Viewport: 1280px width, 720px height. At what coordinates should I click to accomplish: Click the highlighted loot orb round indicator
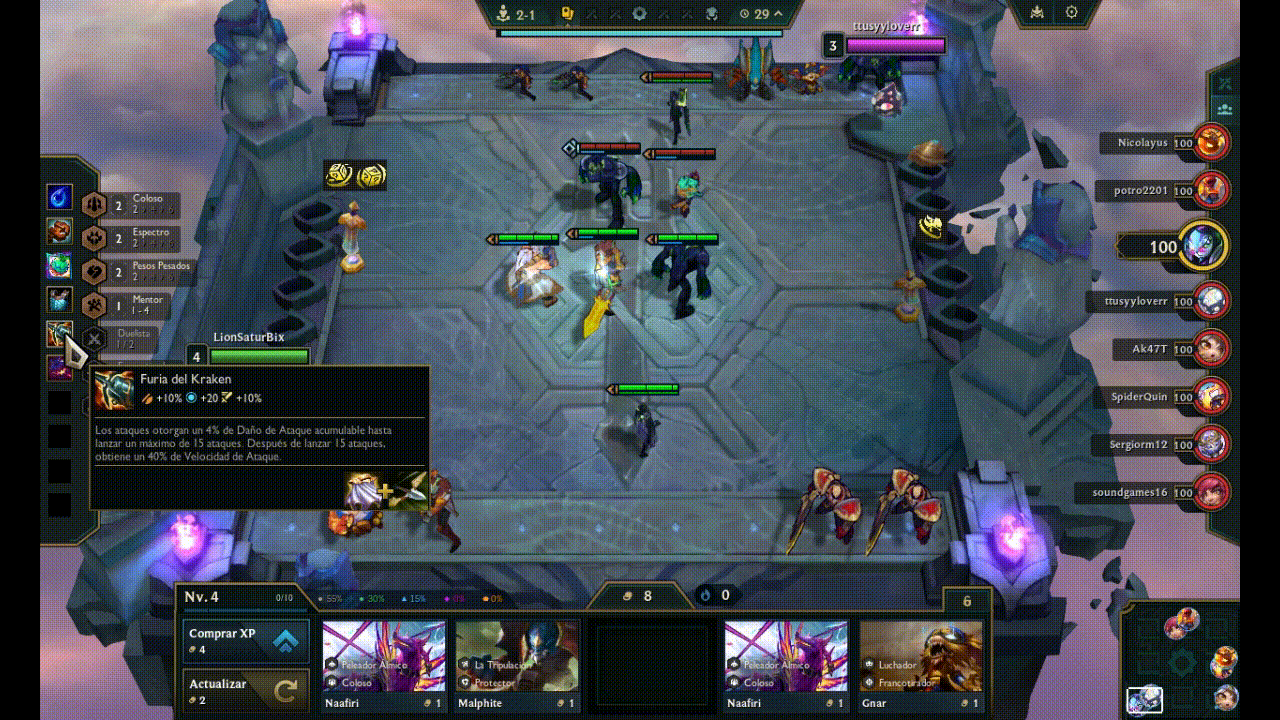point(567,14)
